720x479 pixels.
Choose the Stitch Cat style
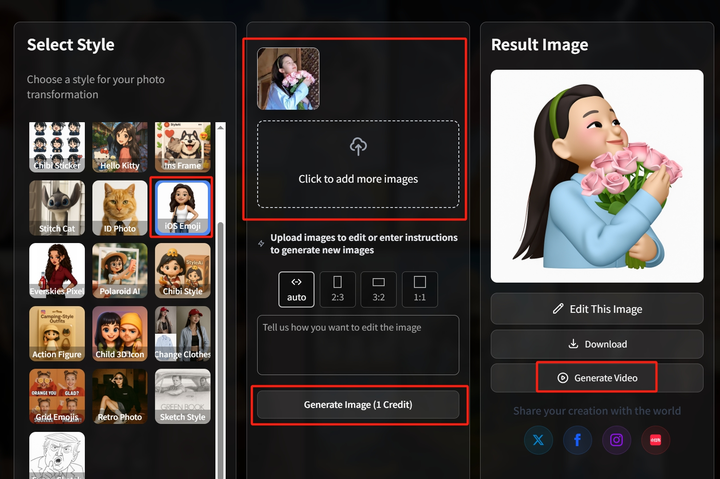tap(57, 208)
